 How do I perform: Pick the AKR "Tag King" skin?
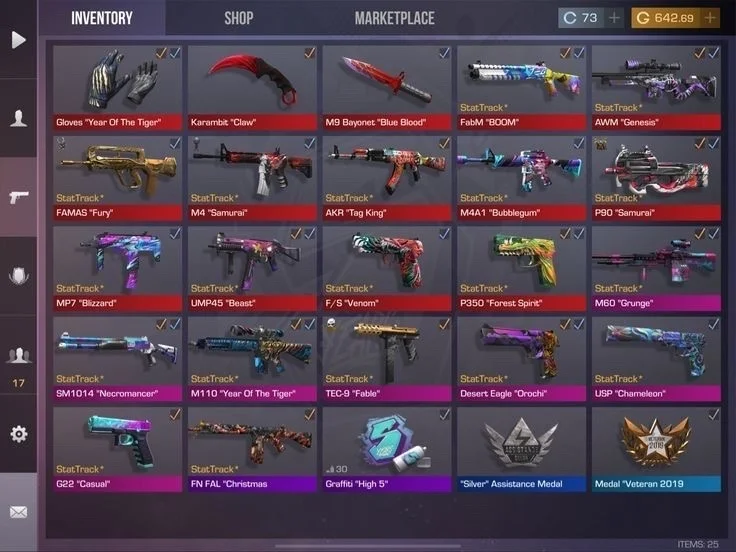pos(387,176)
